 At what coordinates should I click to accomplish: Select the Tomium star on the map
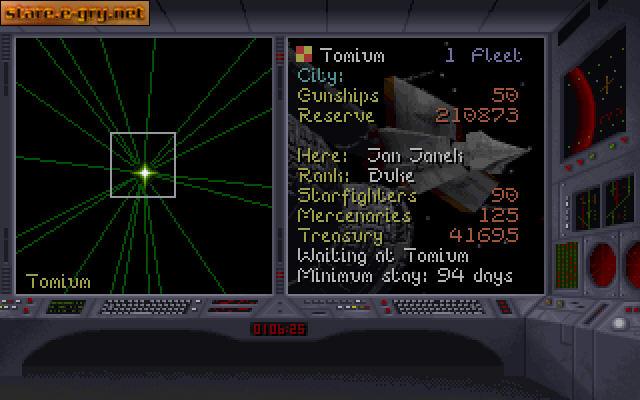coord(144,173)
